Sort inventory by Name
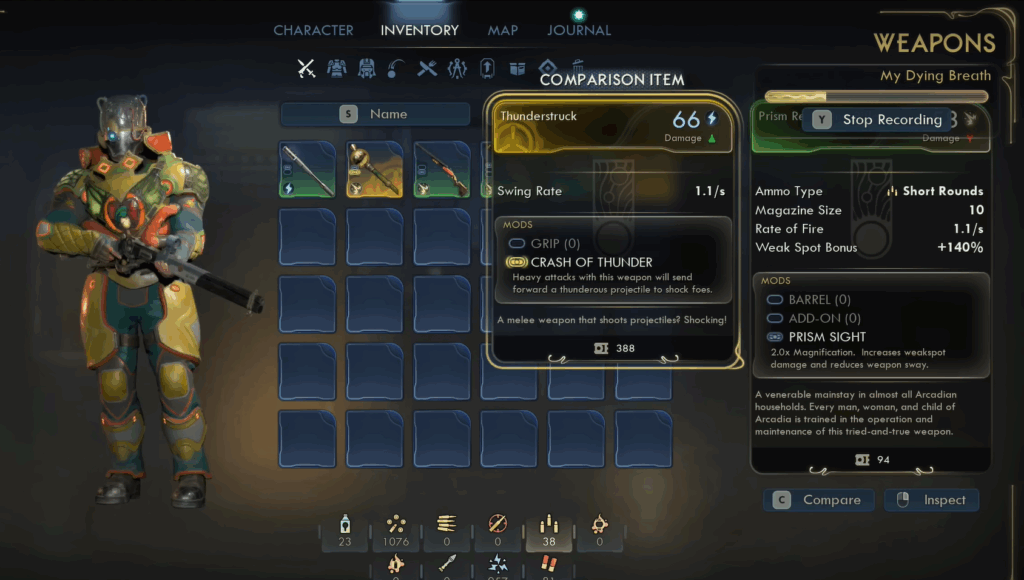The width and height of the screenshot is (1024, 580). pos(375,114)
